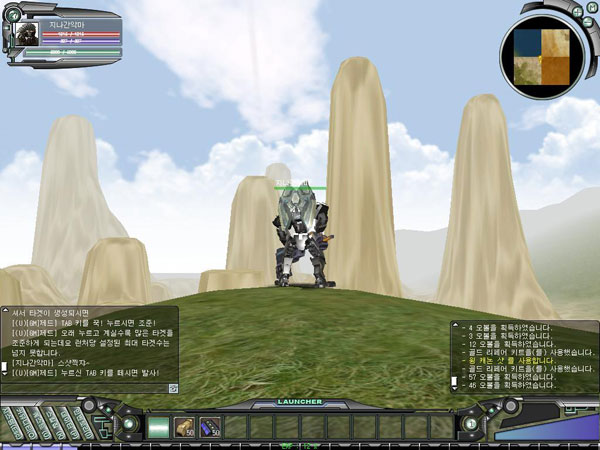
Task: Use the brown item with 50 count
Action: 185,426
